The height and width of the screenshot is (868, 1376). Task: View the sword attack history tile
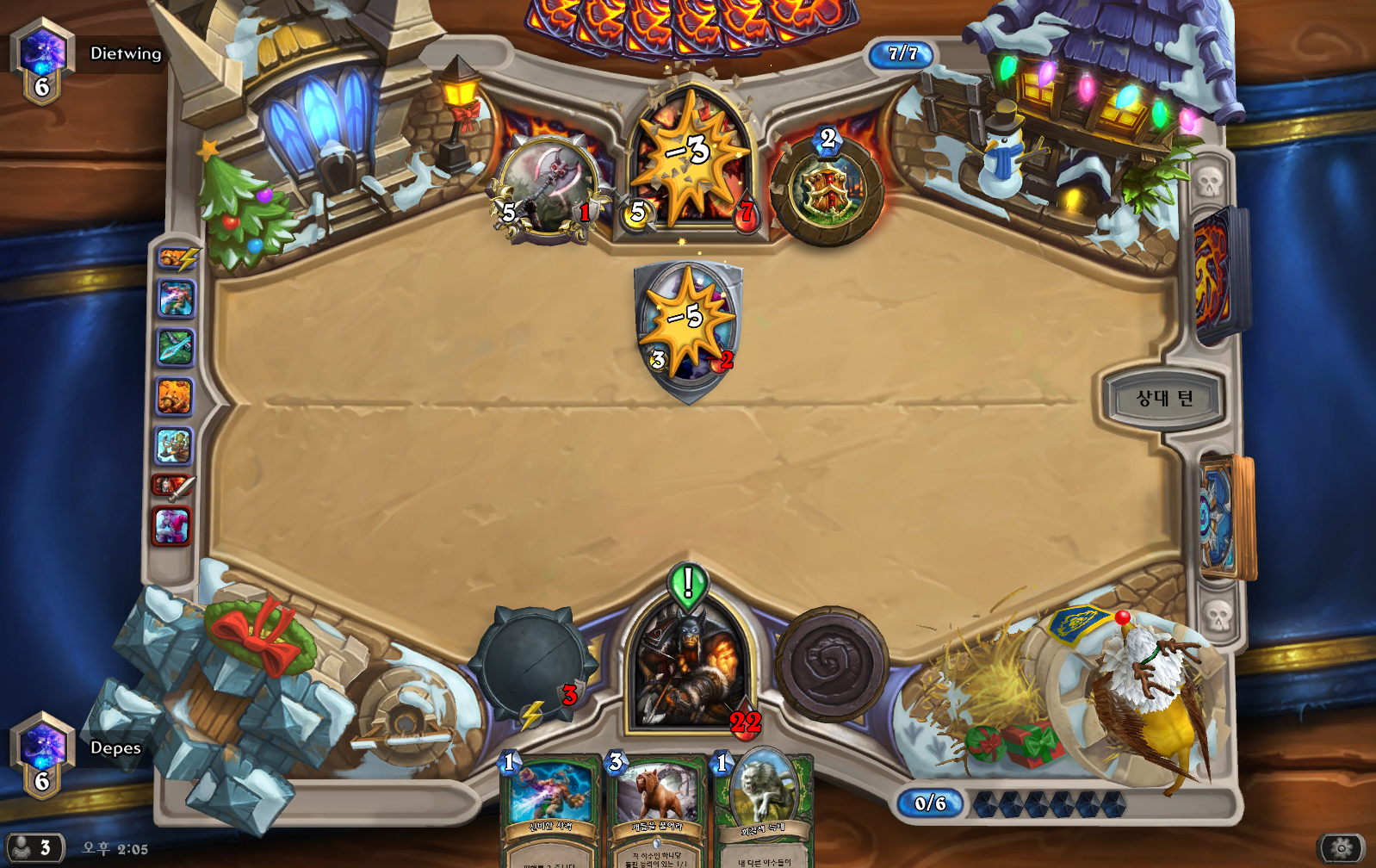[173, 487]
